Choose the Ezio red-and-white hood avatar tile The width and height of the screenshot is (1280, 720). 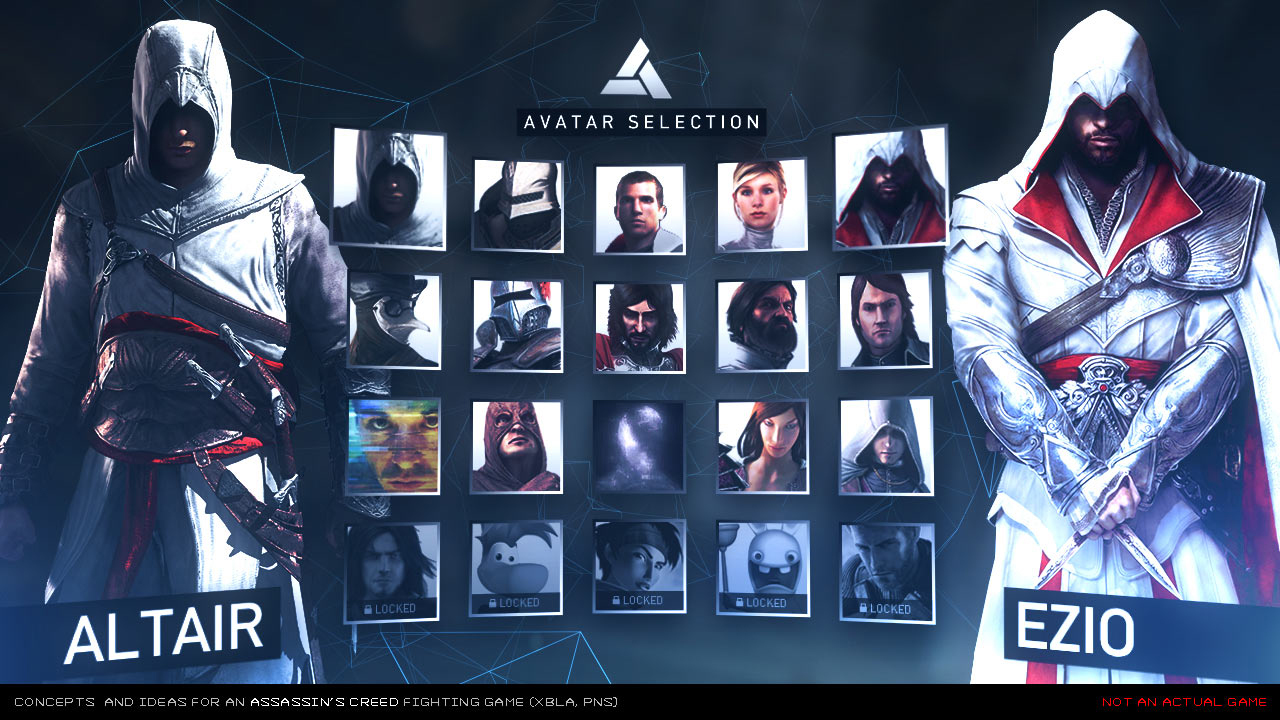(x=890, y=188)
